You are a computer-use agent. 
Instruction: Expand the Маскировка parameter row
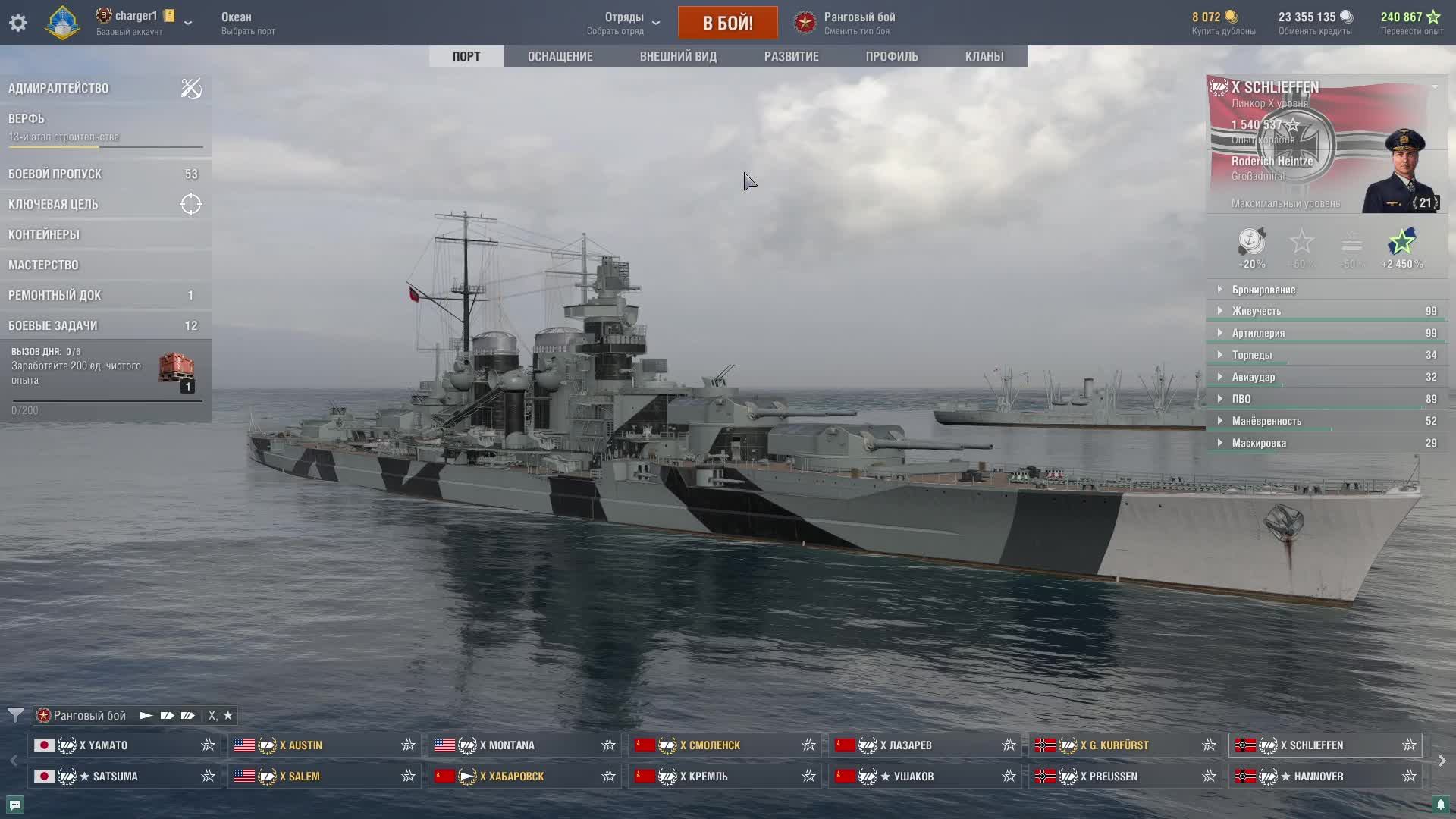pos(1258,443)
